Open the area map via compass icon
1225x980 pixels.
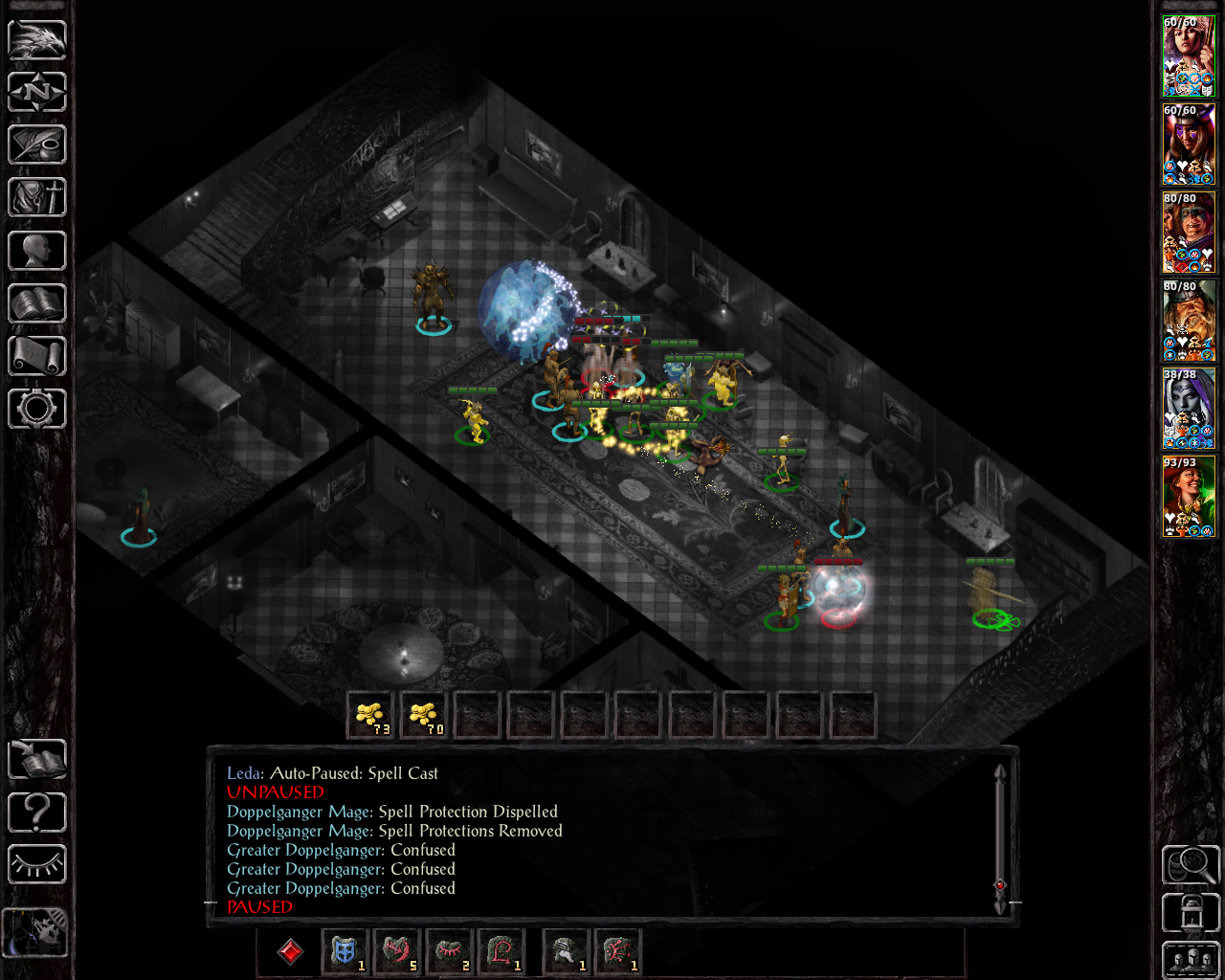(x=37, y=92)
